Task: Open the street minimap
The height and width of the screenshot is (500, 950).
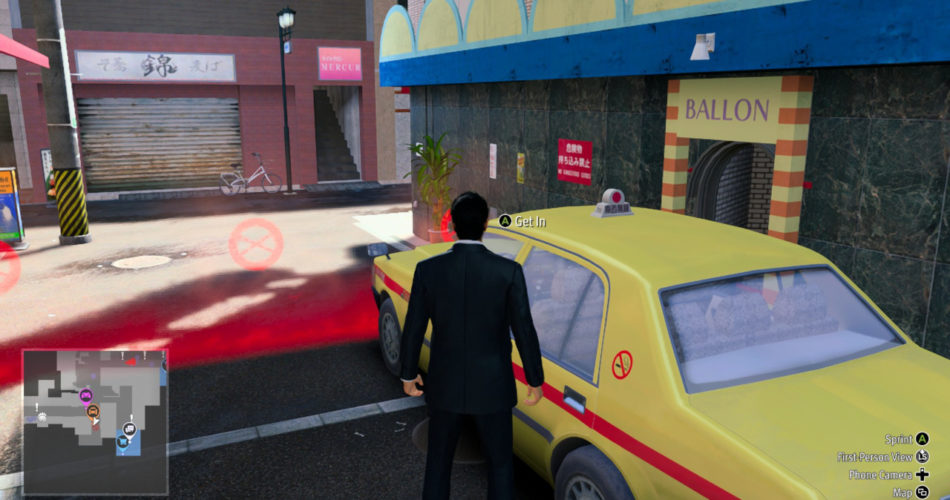Action: point(95,420)
